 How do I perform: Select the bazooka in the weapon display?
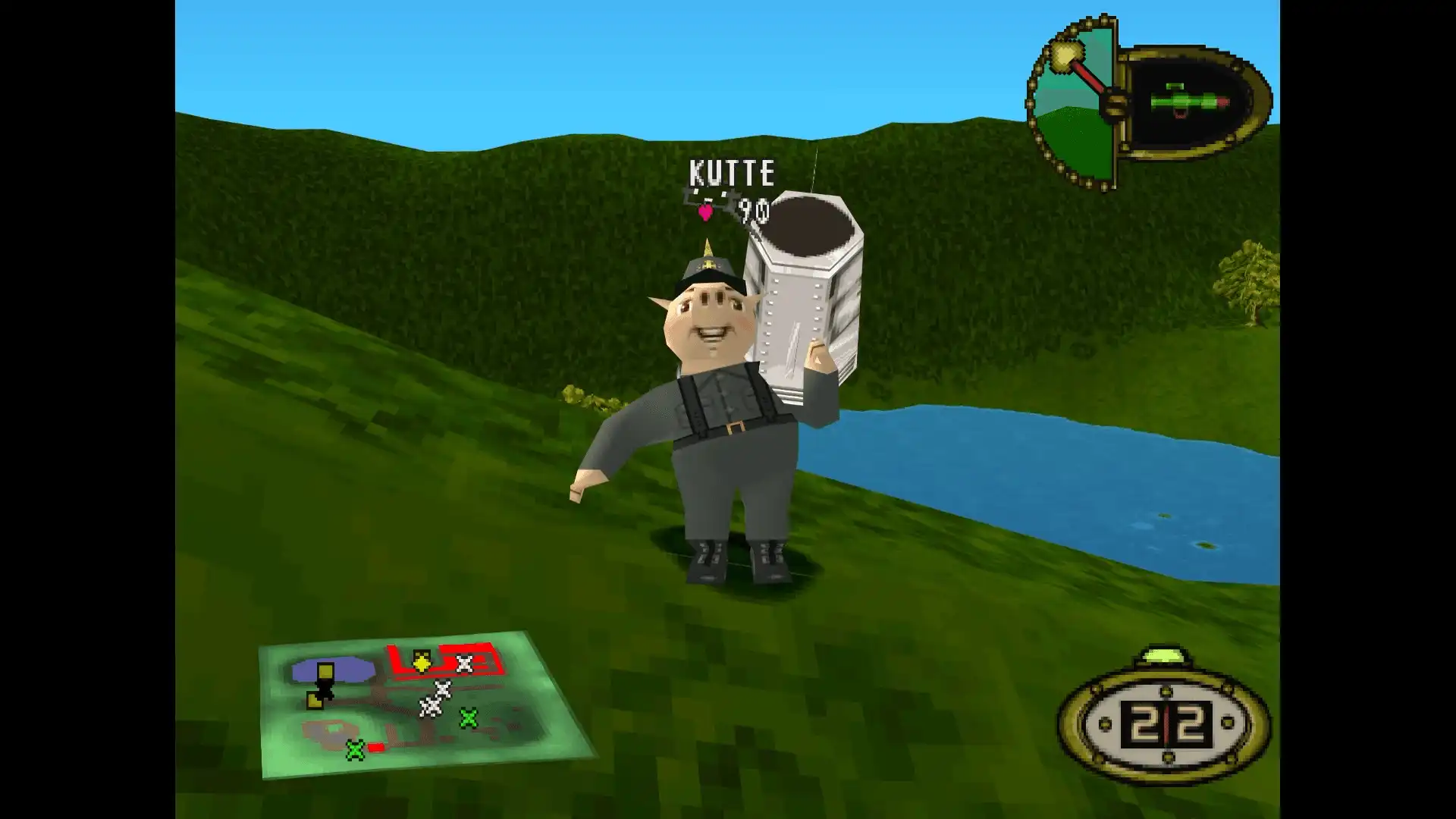coord(1191,100)
